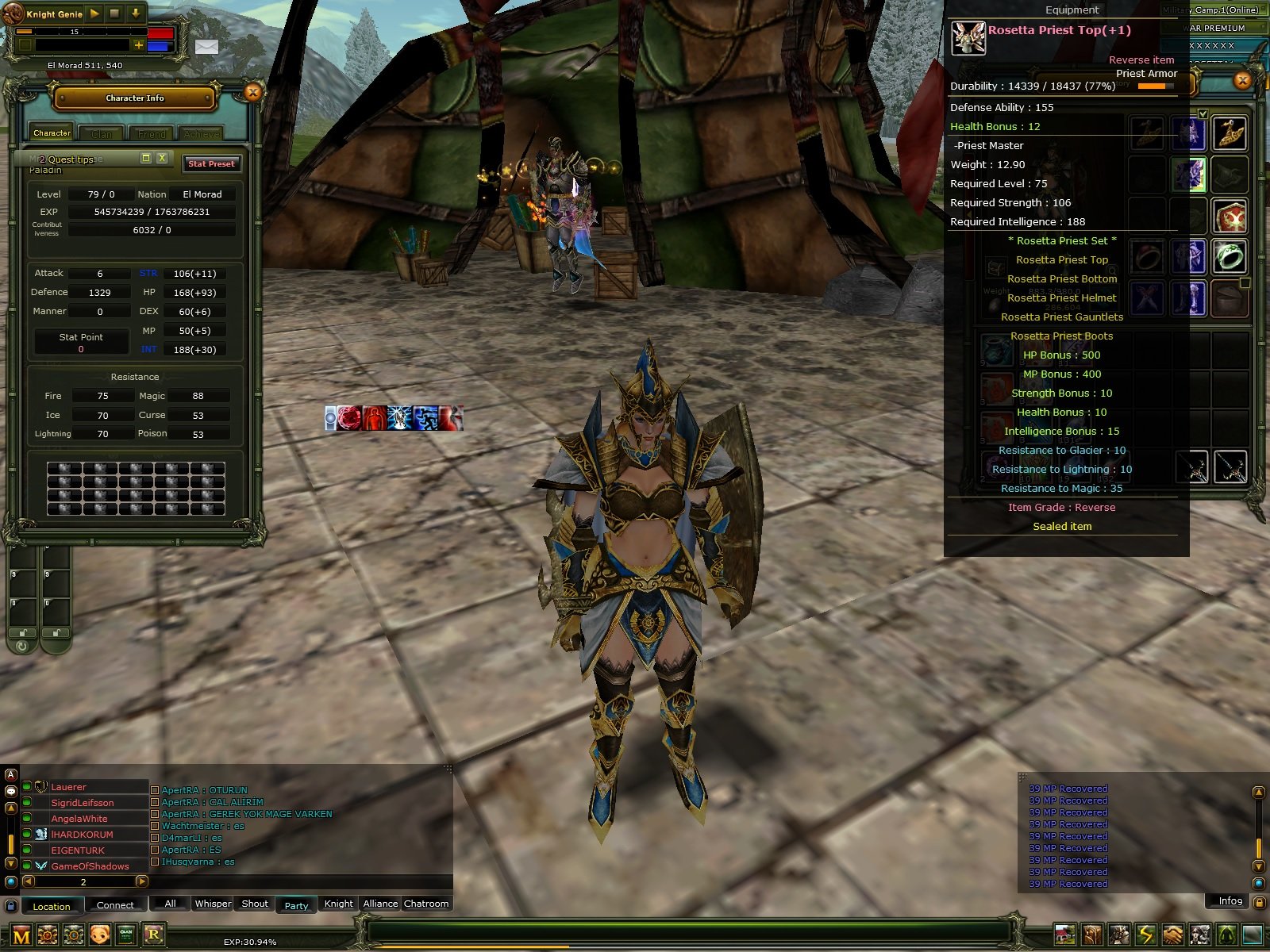
Task: Open the Info9 panel expander at bottom right
Action: pyautogui.click(x=1229, y=901)
